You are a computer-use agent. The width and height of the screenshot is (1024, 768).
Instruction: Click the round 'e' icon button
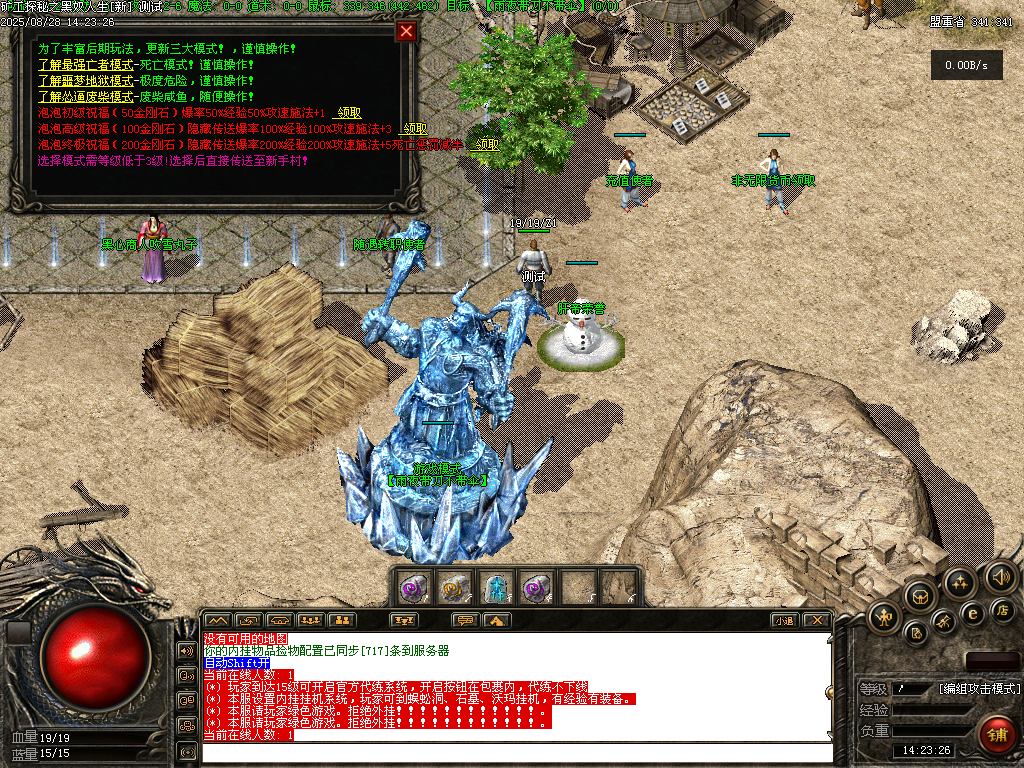click(971, 613)
